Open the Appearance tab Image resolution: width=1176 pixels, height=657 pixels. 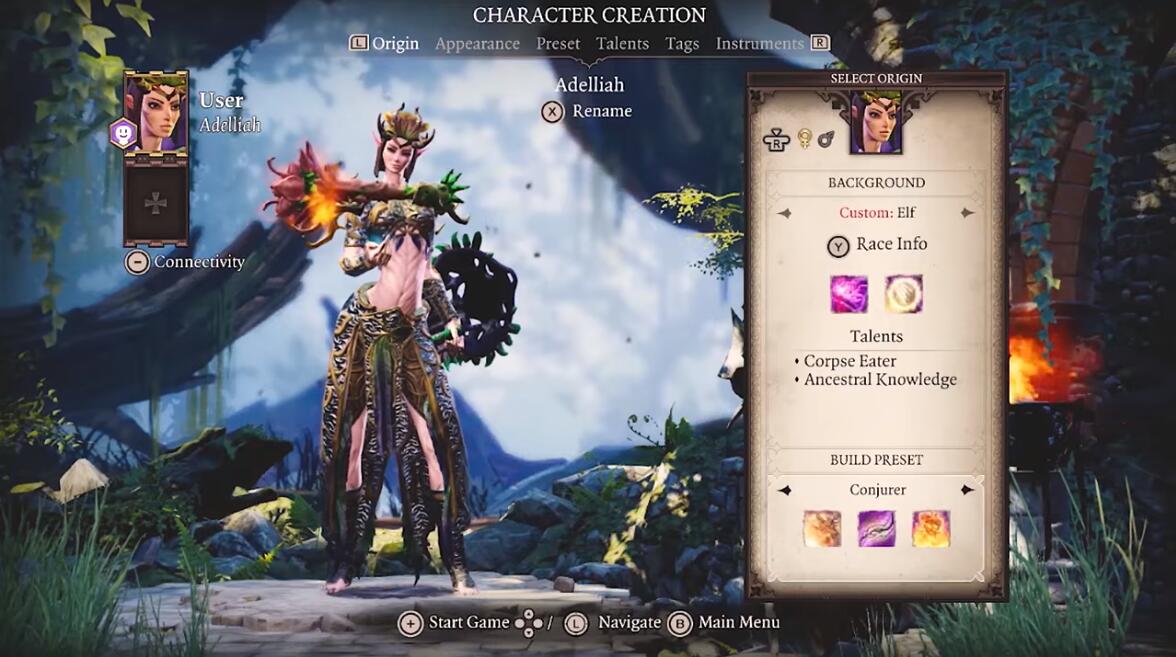tap(477, 43)
